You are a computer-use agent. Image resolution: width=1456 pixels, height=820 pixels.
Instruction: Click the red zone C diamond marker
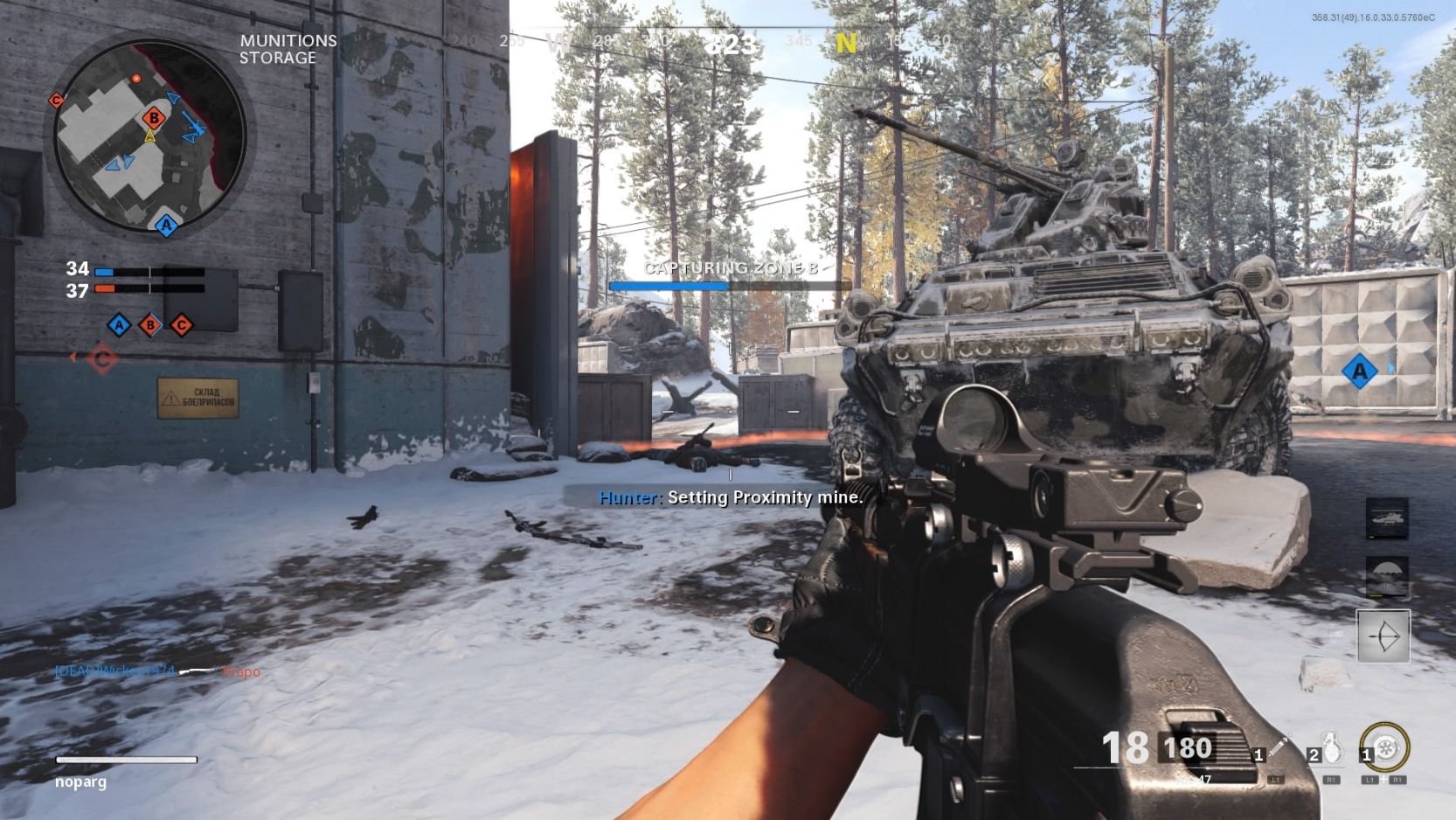(x=103, y=357)
